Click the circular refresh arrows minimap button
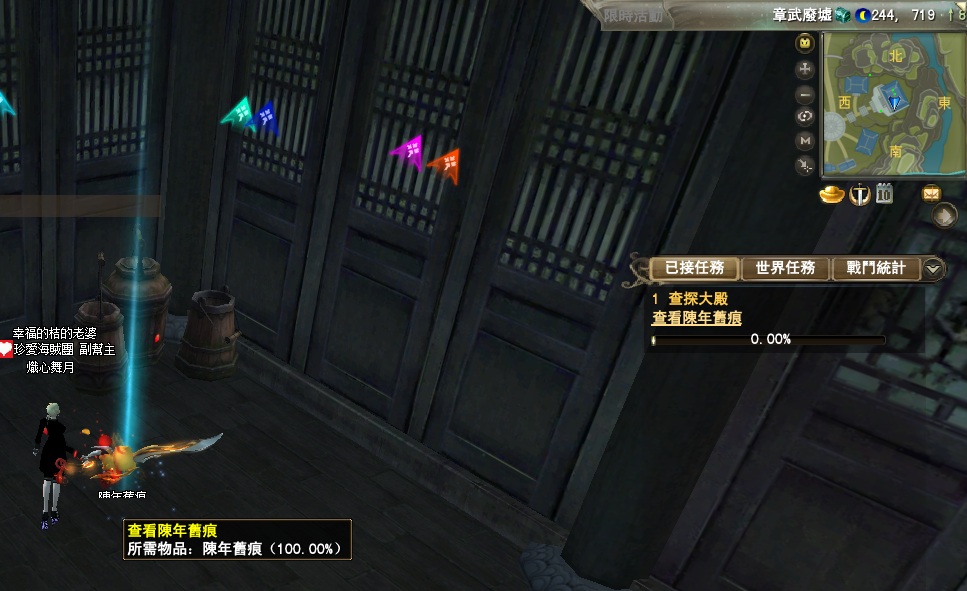Viewport: 967px width, 591px height. click(805, 117)
